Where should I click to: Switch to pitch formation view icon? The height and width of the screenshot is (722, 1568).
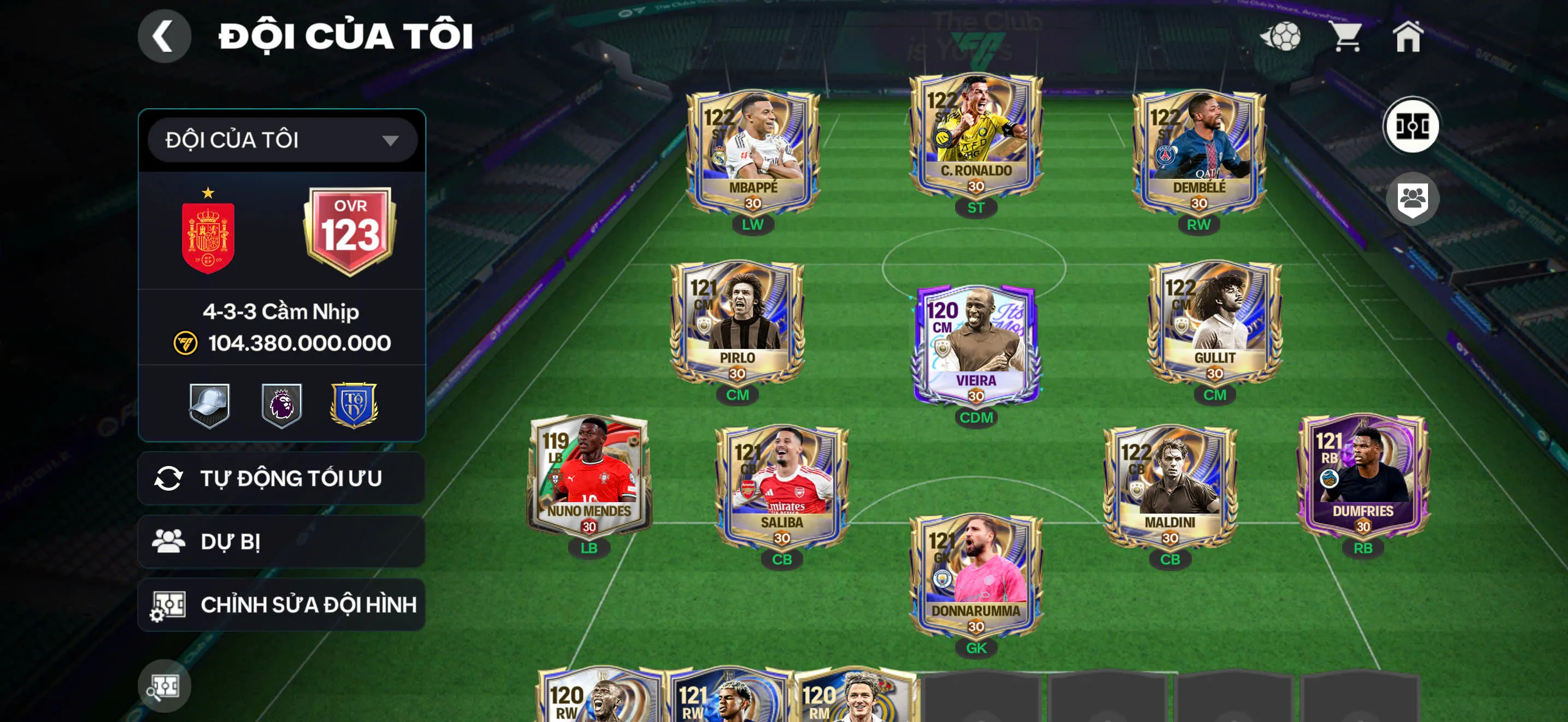1412,125
